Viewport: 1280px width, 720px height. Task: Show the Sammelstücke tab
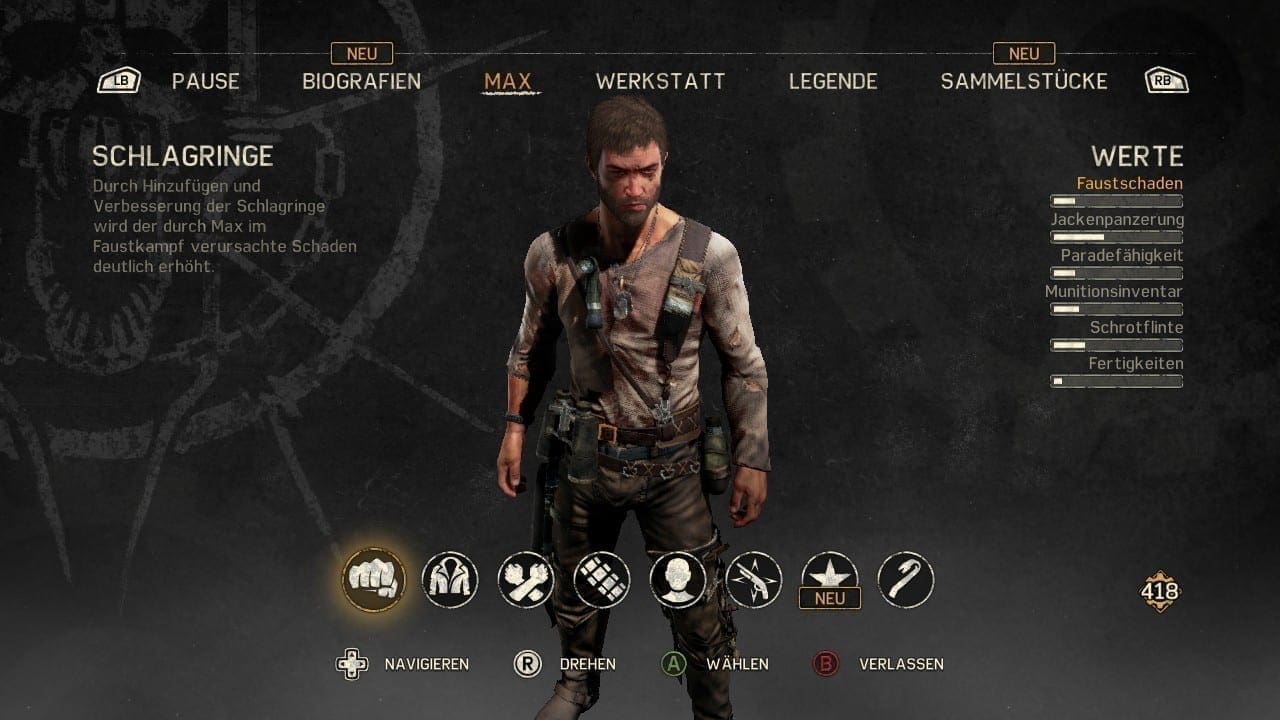(x=1024, y=82)
